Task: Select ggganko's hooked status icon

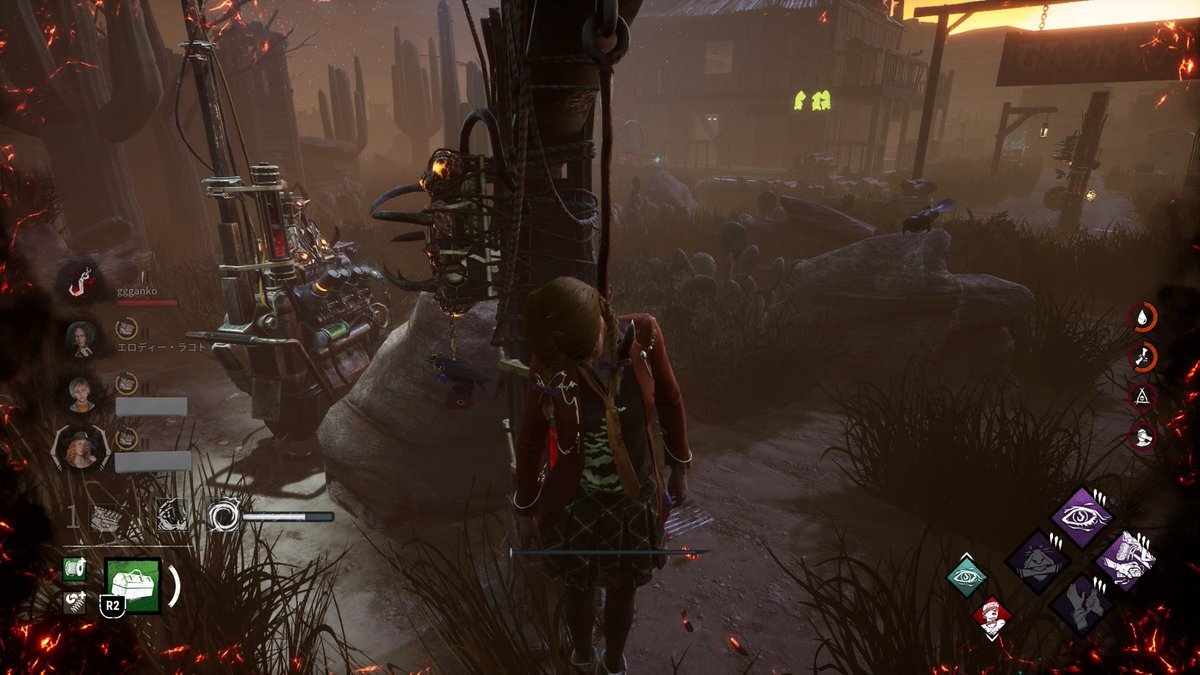Action: 77,286
